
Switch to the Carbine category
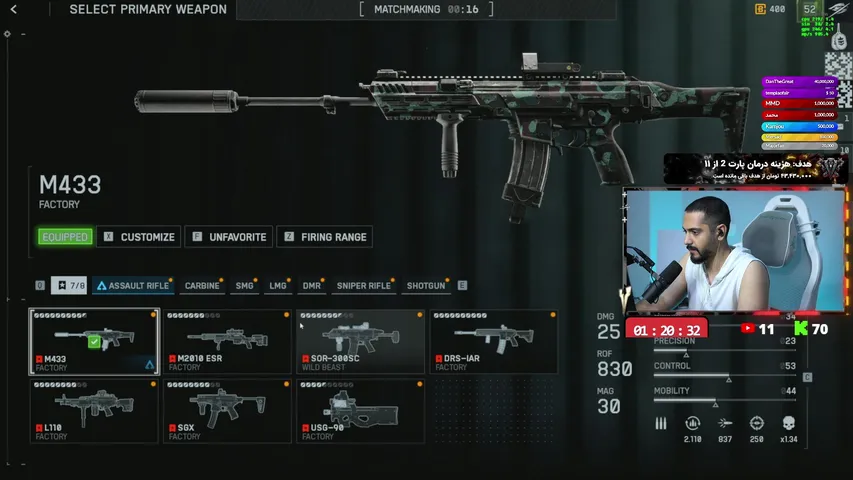pos(202,286)
